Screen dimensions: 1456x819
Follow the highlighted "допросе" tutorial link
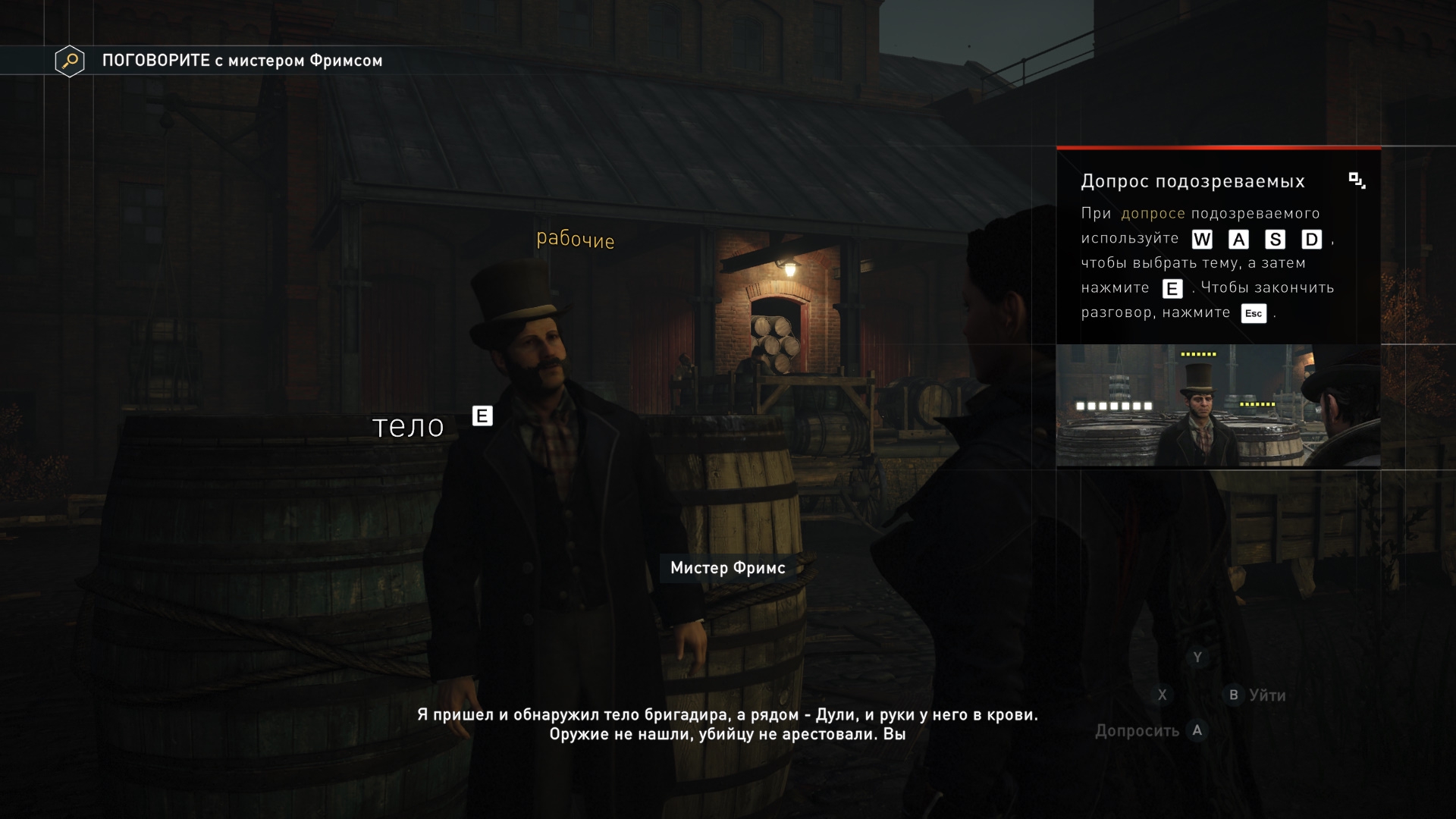(x=1153, y=214)
